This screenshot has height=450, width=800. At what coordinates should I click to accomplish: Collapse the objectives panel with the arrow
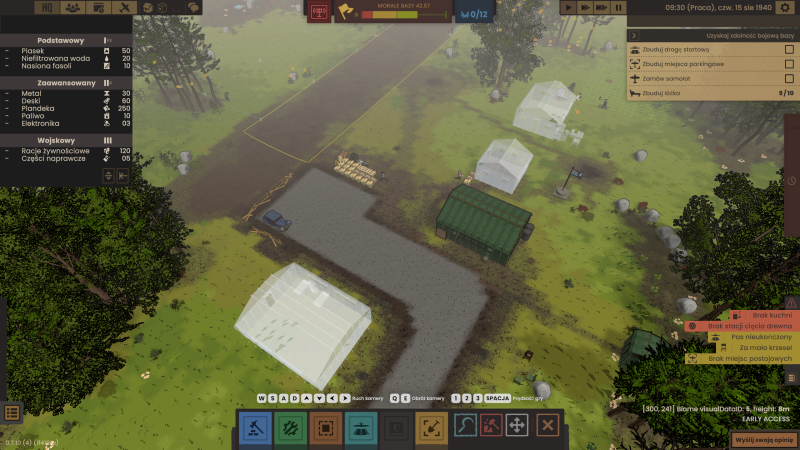633,35
